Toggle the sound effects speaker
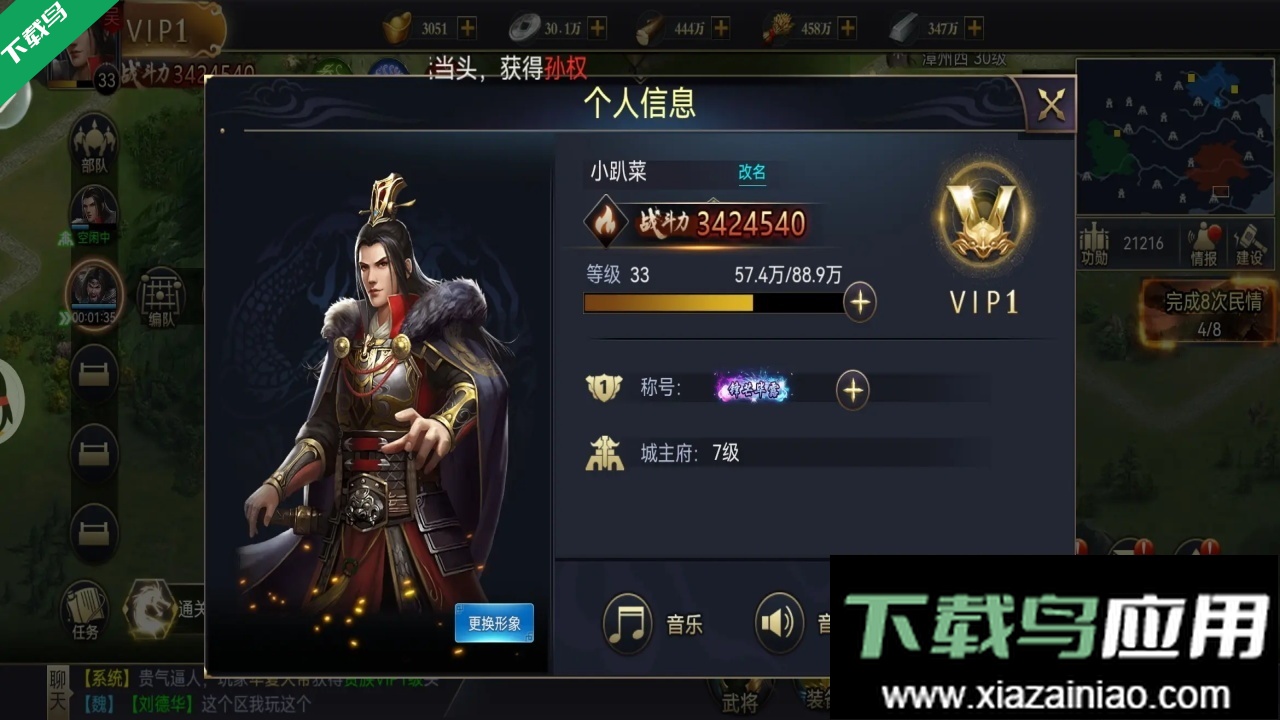The height and width of the screenshot is (720, 1280). click(x=780, y=622)
